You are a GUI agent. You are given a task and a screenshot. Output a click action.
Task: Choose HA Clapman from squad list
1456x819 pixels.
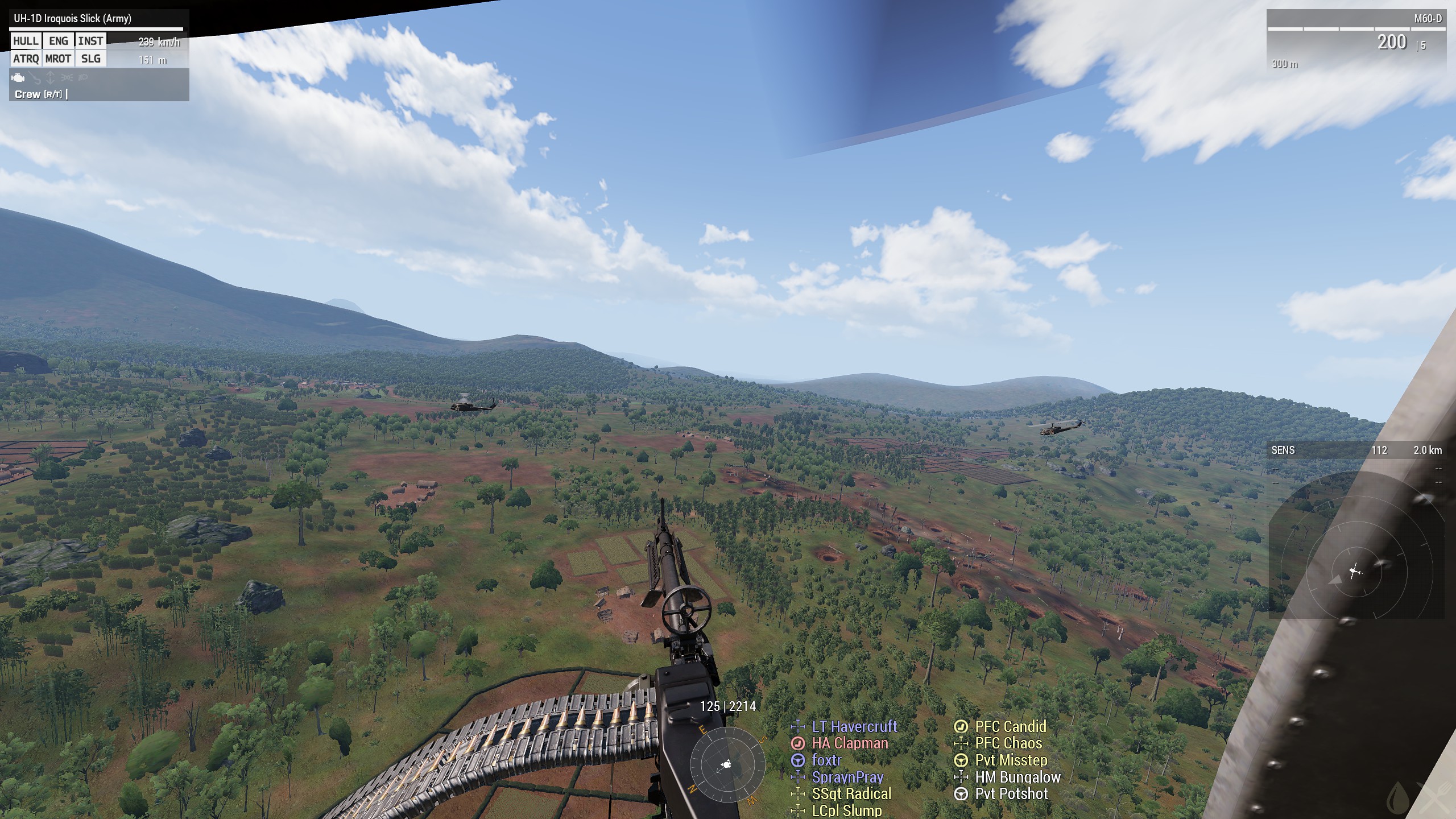[x=849, y=743]
